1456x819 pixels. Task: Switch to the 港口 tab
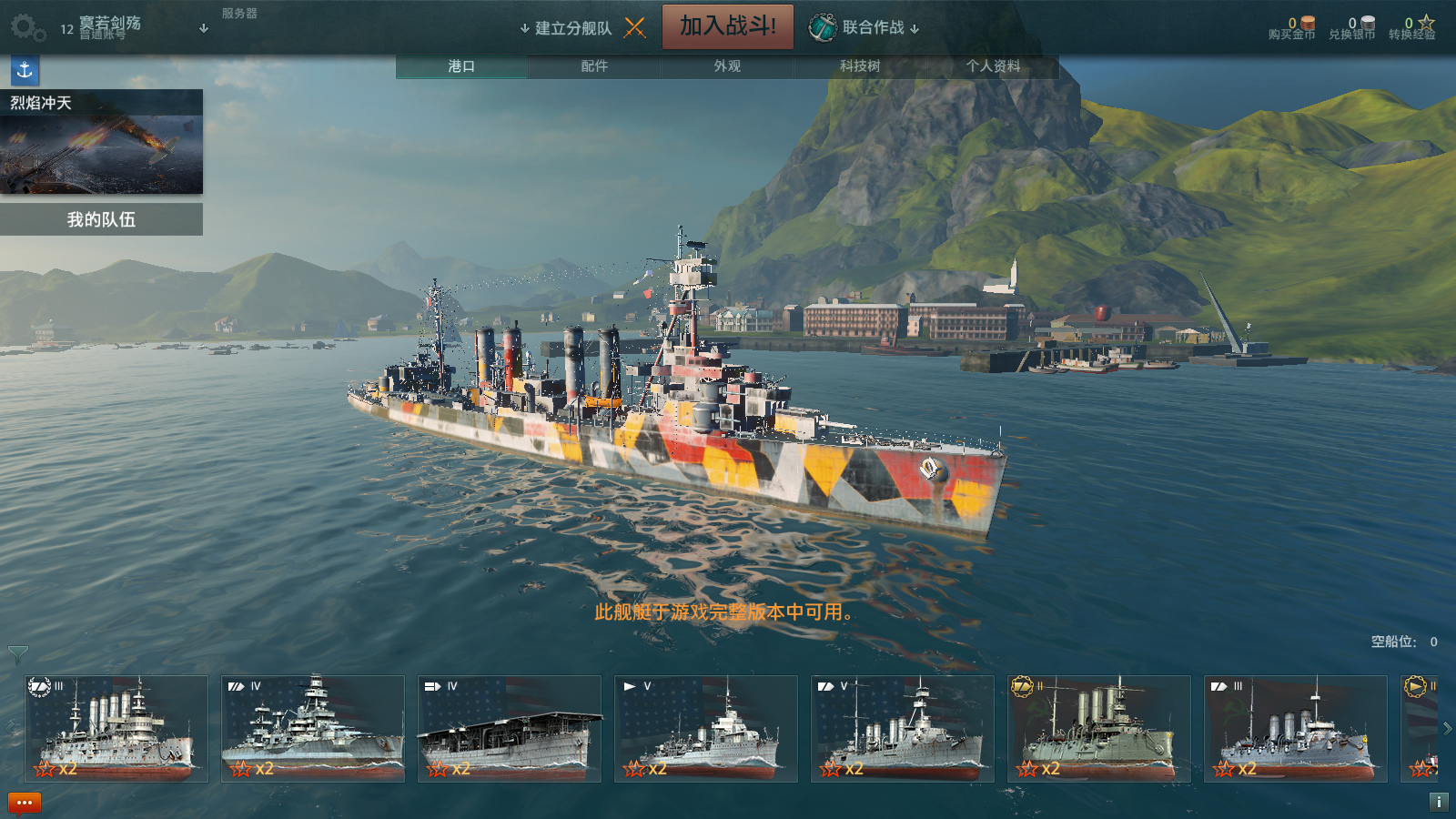coord(461,66)
